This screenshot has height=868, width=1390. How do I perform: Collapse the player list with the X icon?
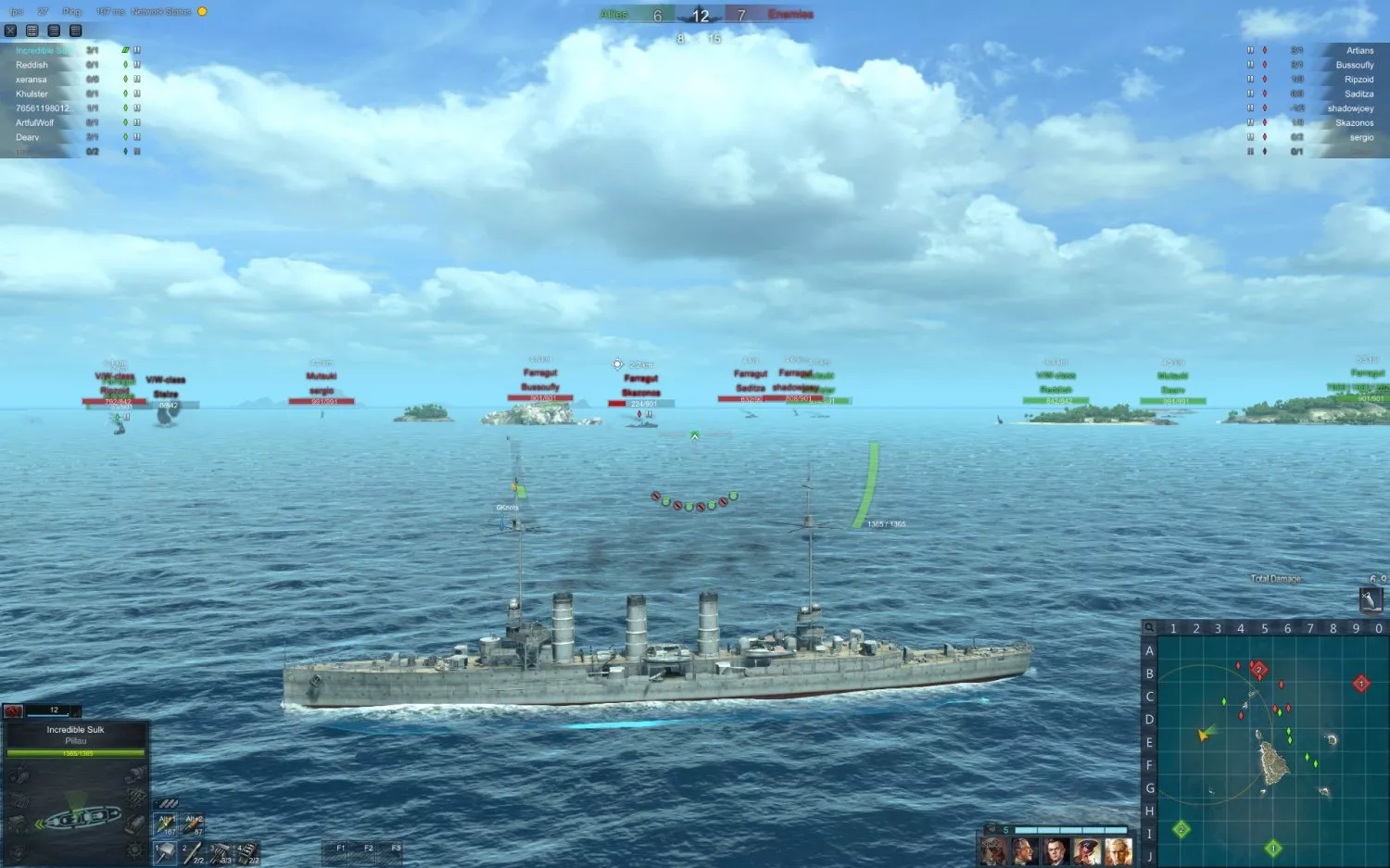click(x=10, y=30)
